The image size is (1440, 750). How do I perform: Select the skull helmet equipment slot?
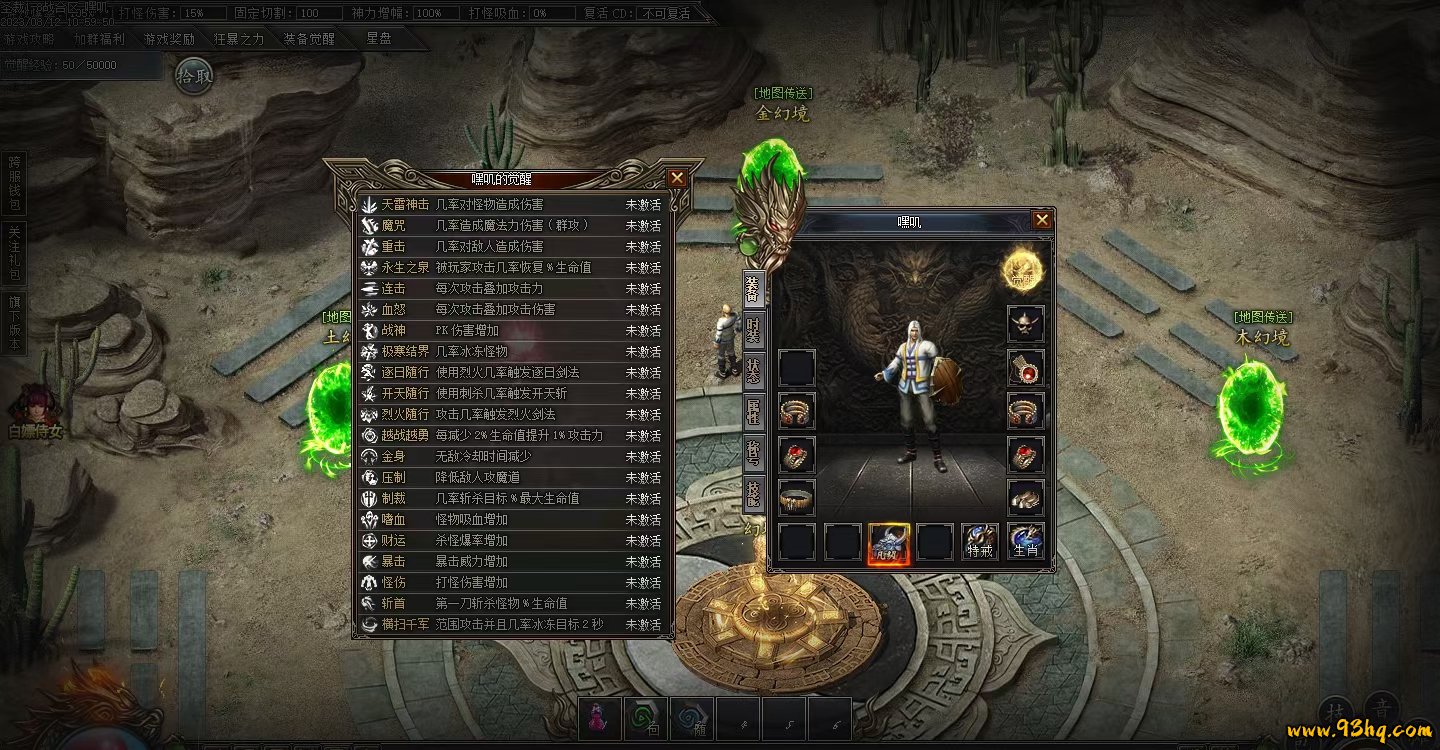(x=1026, y=324)
